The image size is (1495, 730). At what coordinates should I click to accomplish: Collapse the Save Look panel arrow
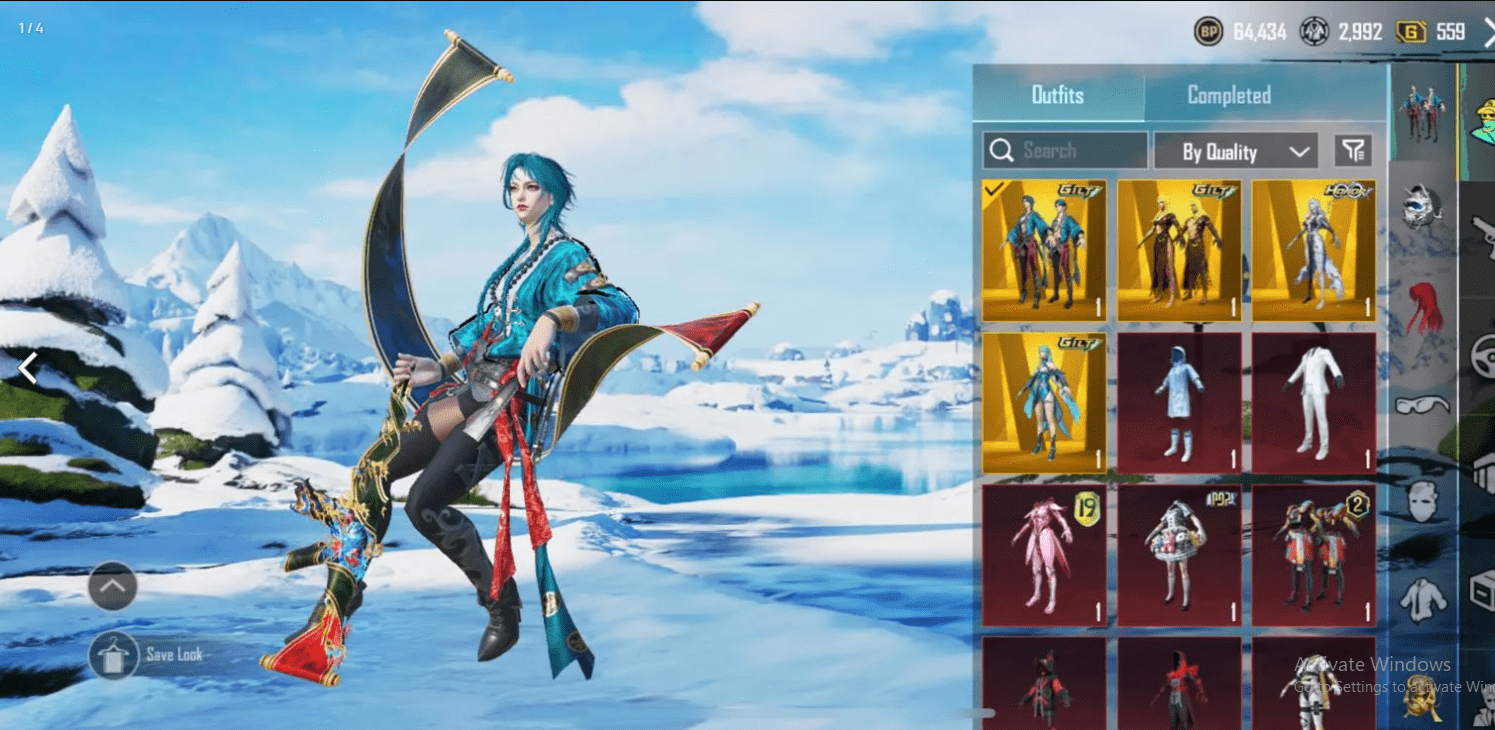[x=112, y=586]
